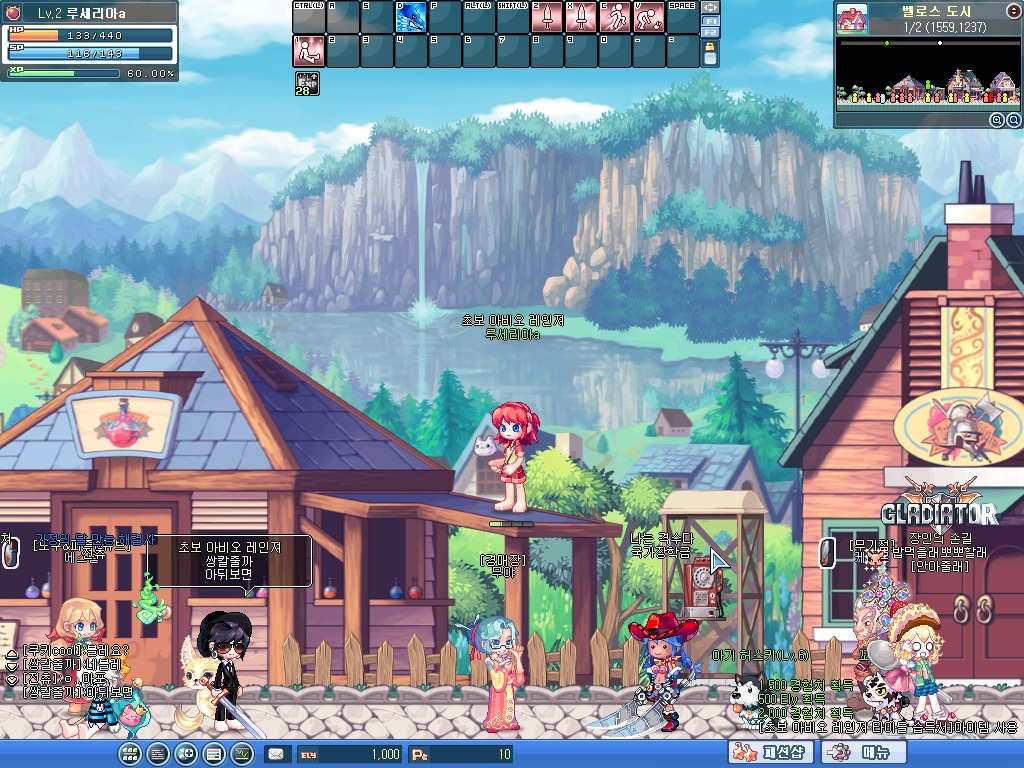The image size is (1024, 768).
Task: Switch hotbar to F1 page
Action: (x=711, y=20)
